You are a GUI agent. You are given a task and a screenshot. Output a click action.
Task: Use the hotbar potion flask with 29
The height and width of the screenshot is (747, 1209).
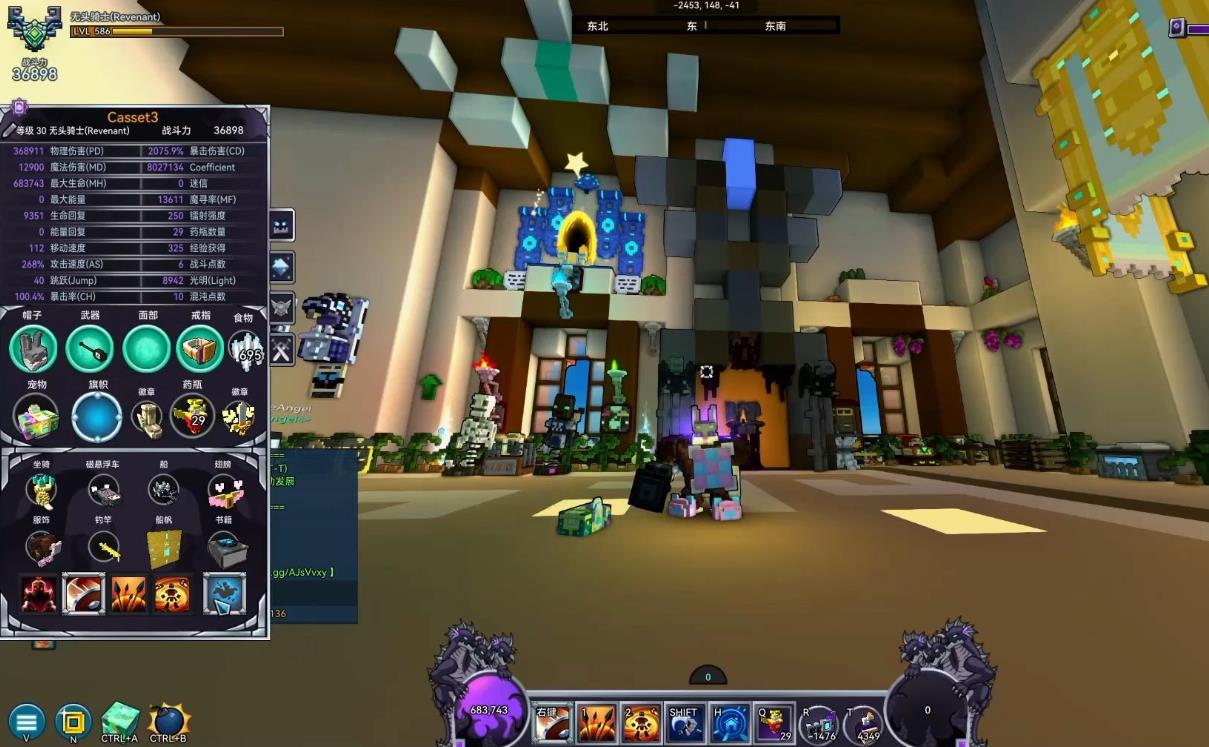click(774, 722)
